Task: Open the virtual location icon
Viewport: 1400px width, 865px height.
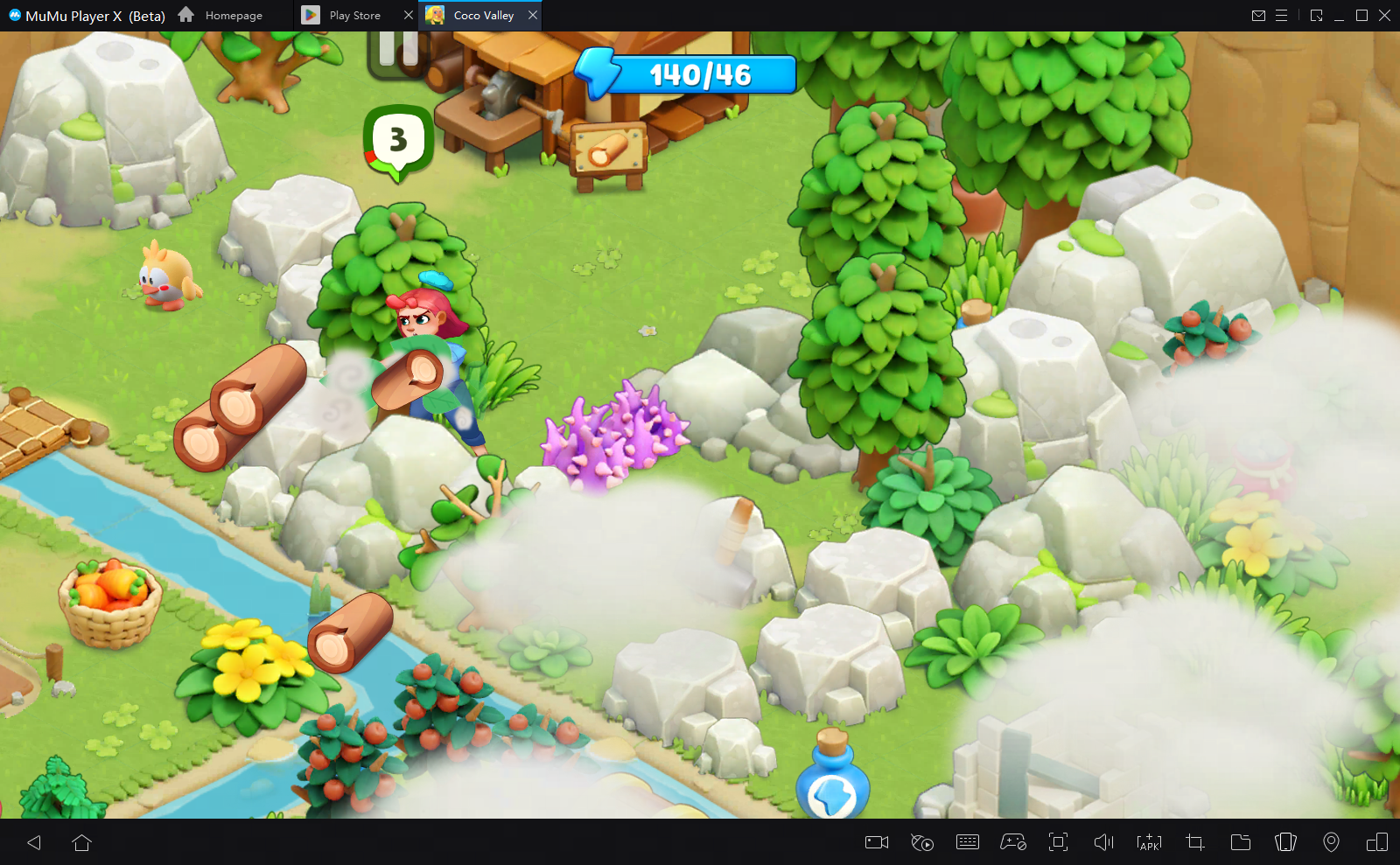Action: [x=1333, y=842]
